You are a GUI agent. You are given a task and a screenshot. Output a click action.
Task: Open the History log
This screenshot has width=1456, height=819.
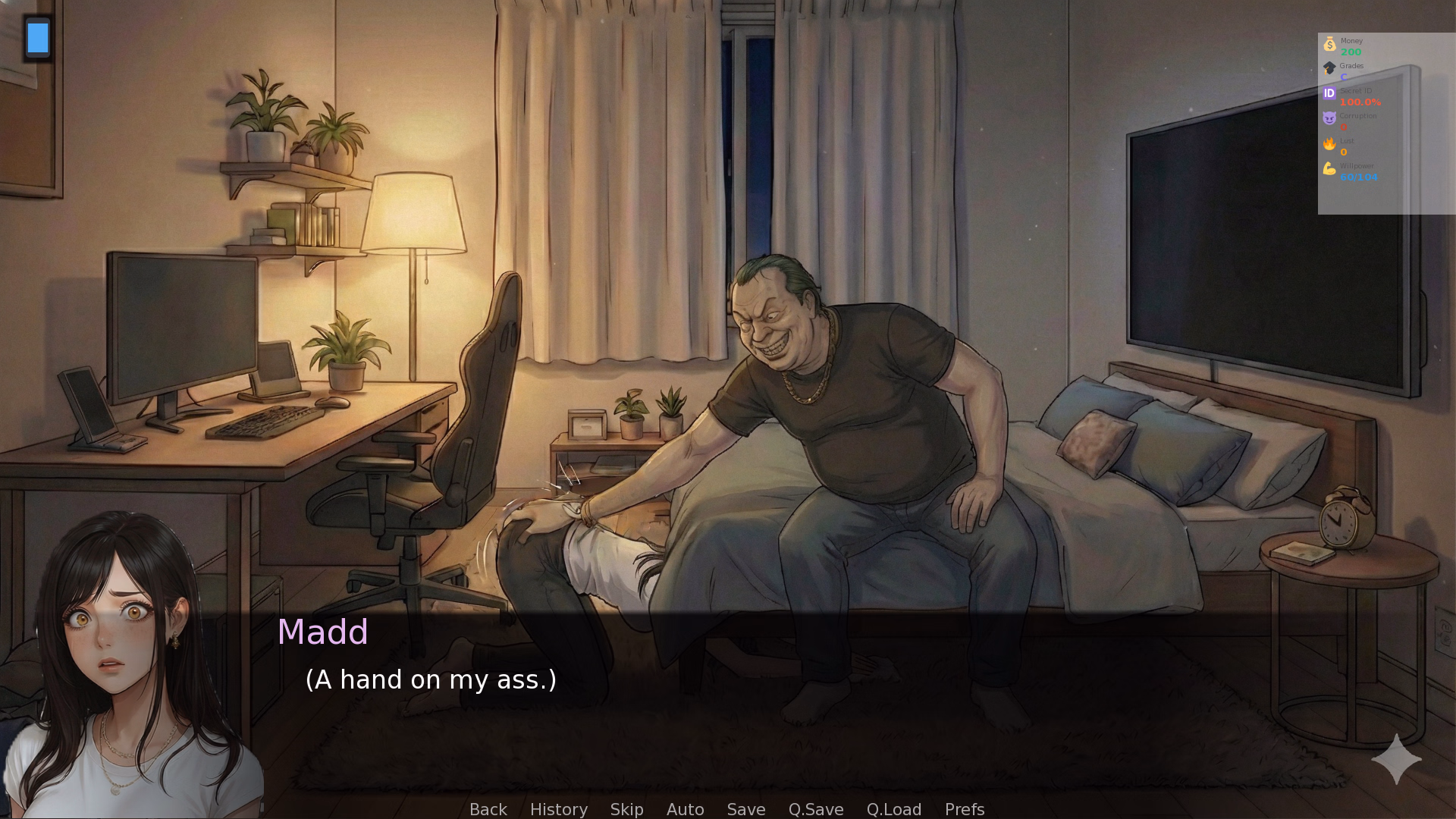(x=558, y=809)
